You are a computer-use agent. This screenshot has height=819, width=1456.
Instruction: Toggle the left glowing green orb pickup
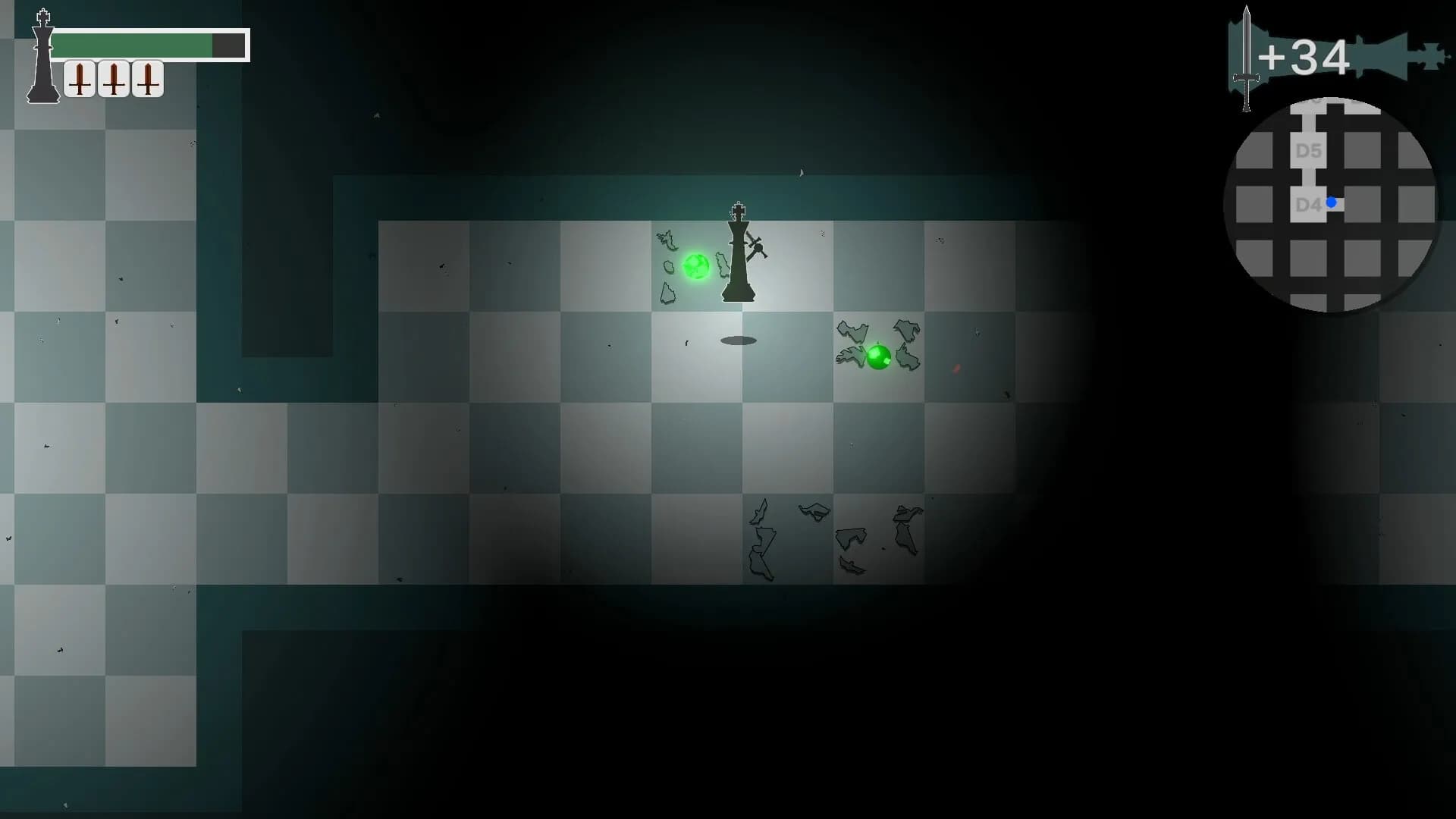pos(697,267)
